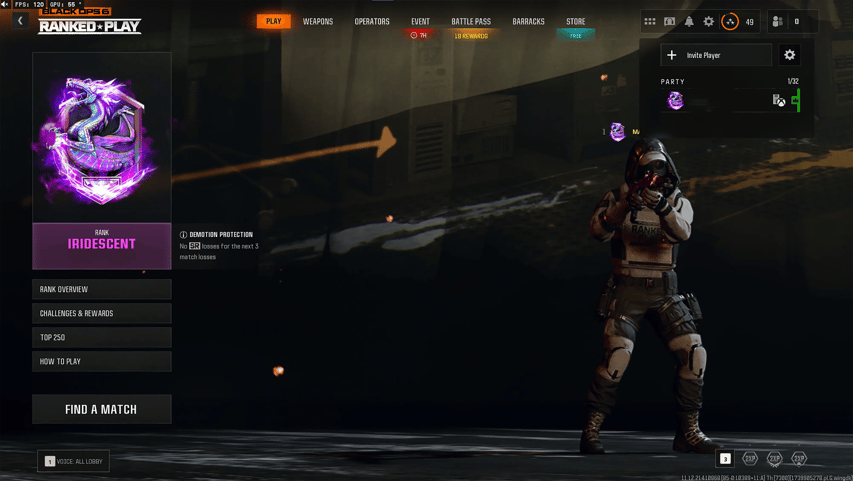
Task: Open party settings gear beside Invite Player
Action: (790, 55)
